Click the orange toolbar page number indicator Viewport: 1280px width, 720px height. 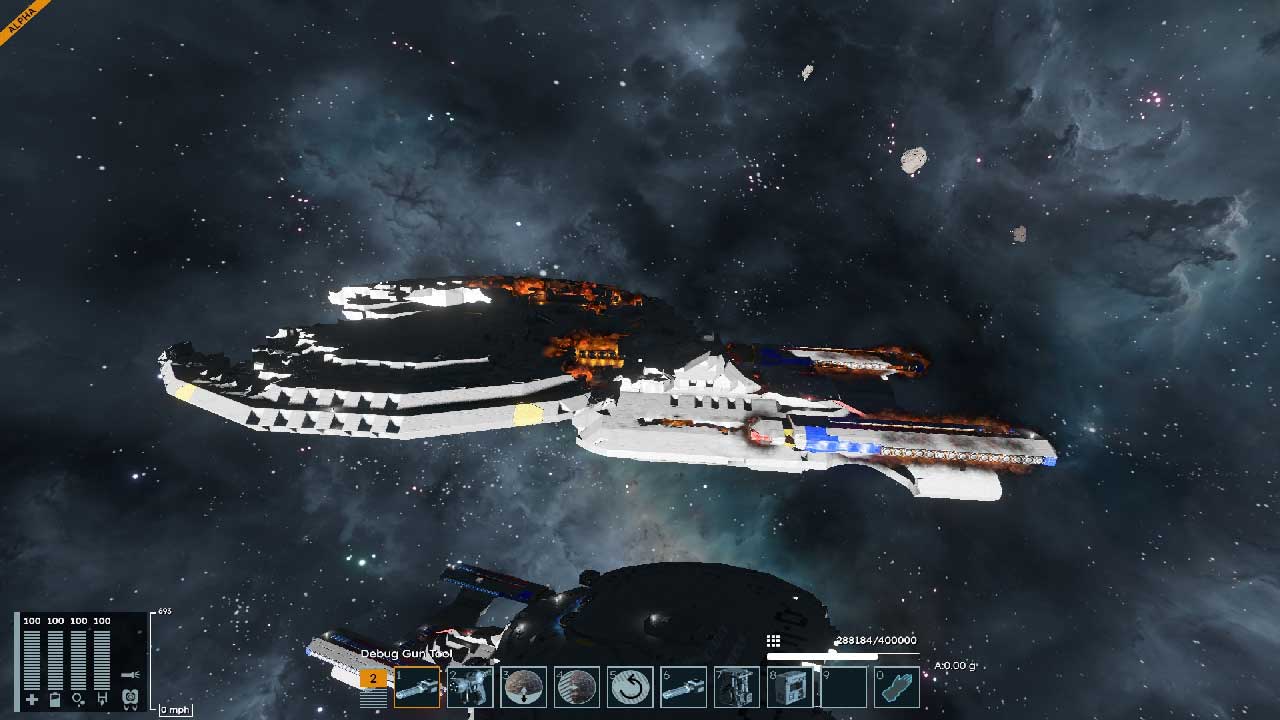(x=373, y=678)
